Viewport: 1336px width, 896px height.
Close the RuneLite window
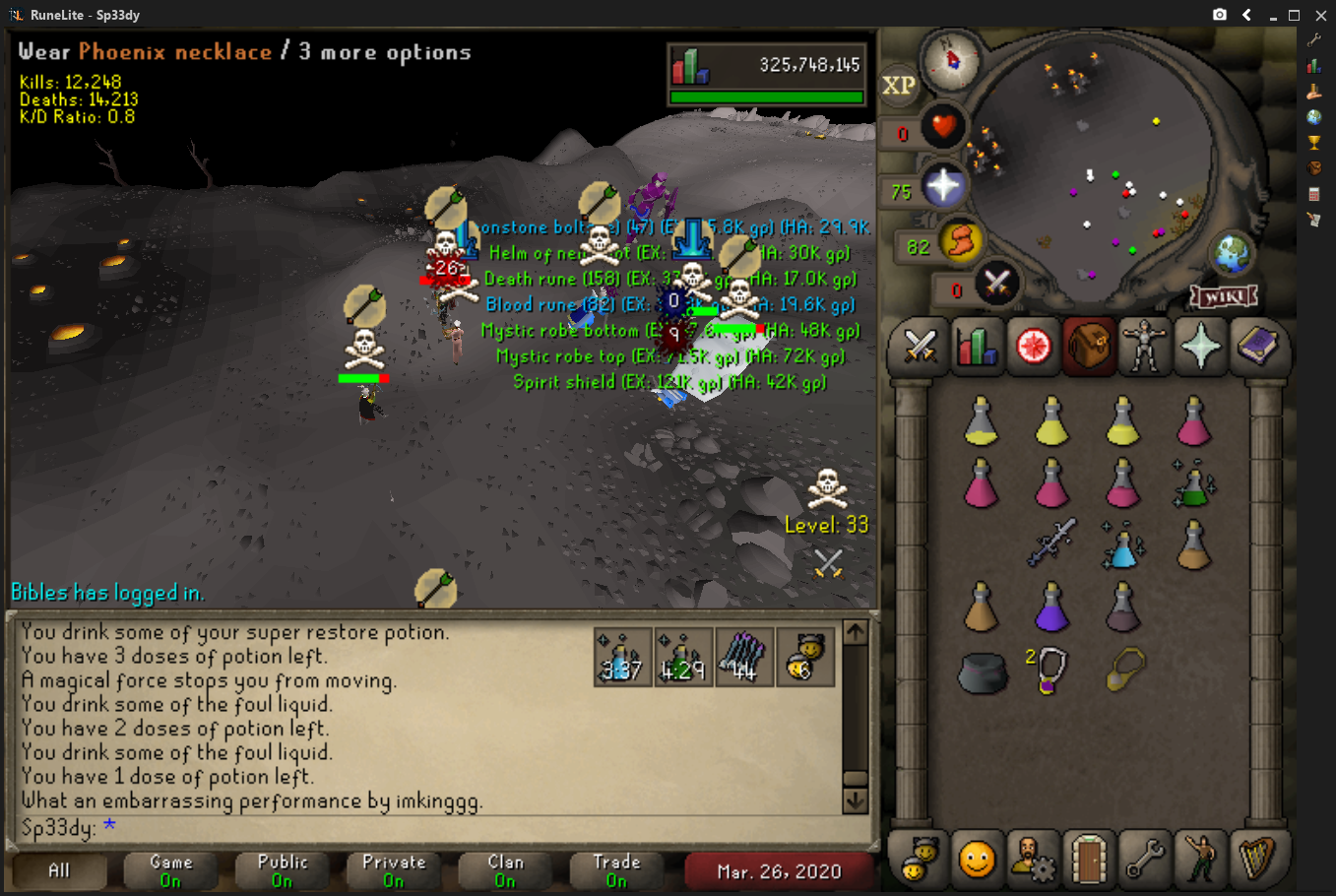(1320, 15)
